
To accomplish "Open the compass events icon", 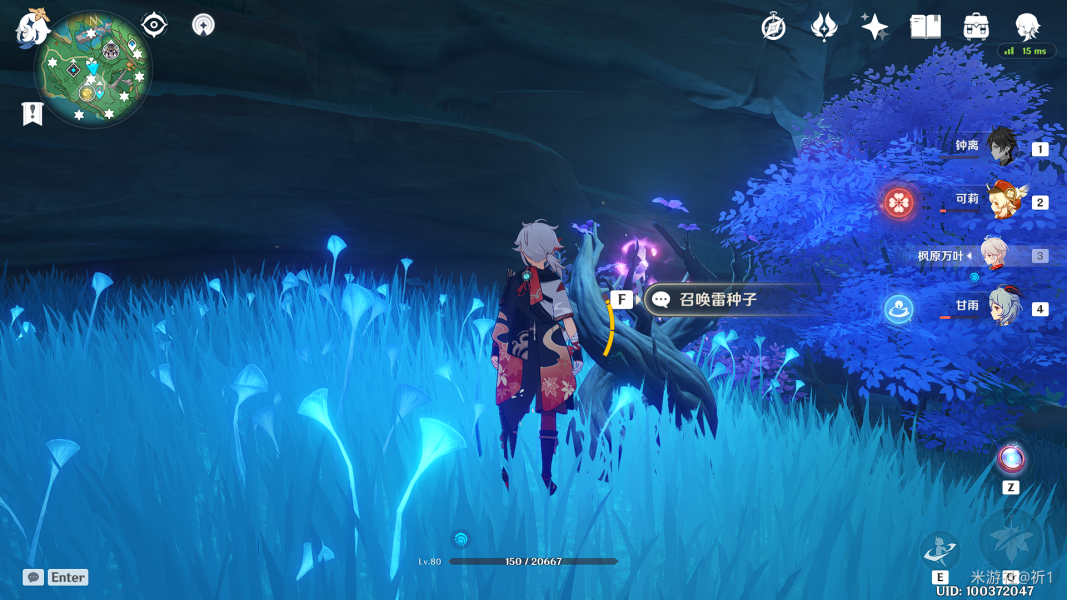I will (x=773, y=27).
